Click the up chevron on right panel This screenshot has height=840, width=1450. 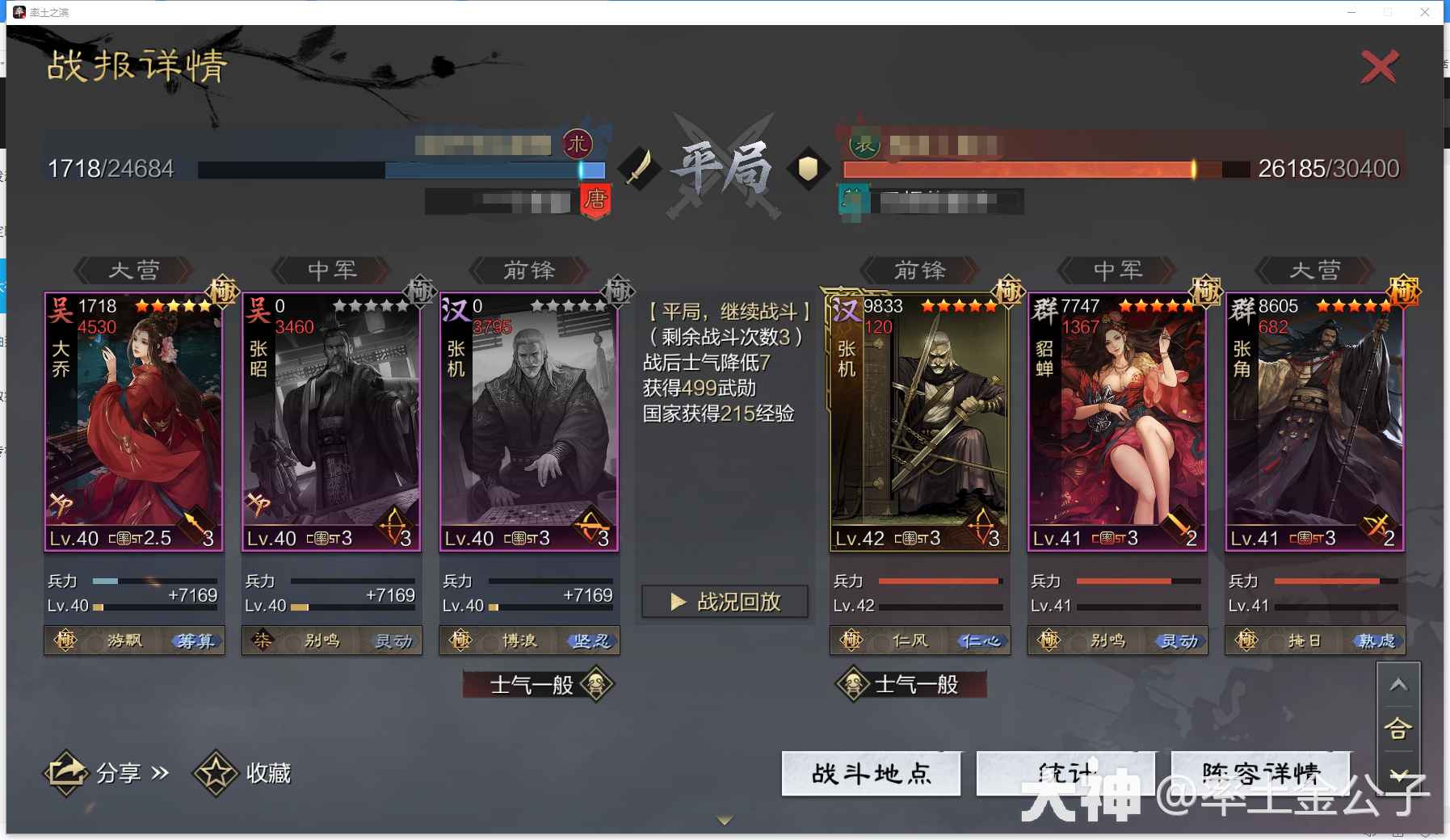click(1400, 684)
